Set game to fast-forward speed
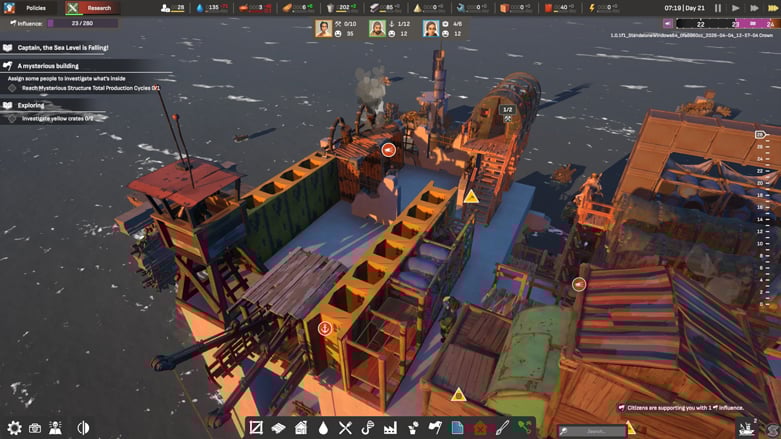781x439 pixels. (x=754, y=8)
